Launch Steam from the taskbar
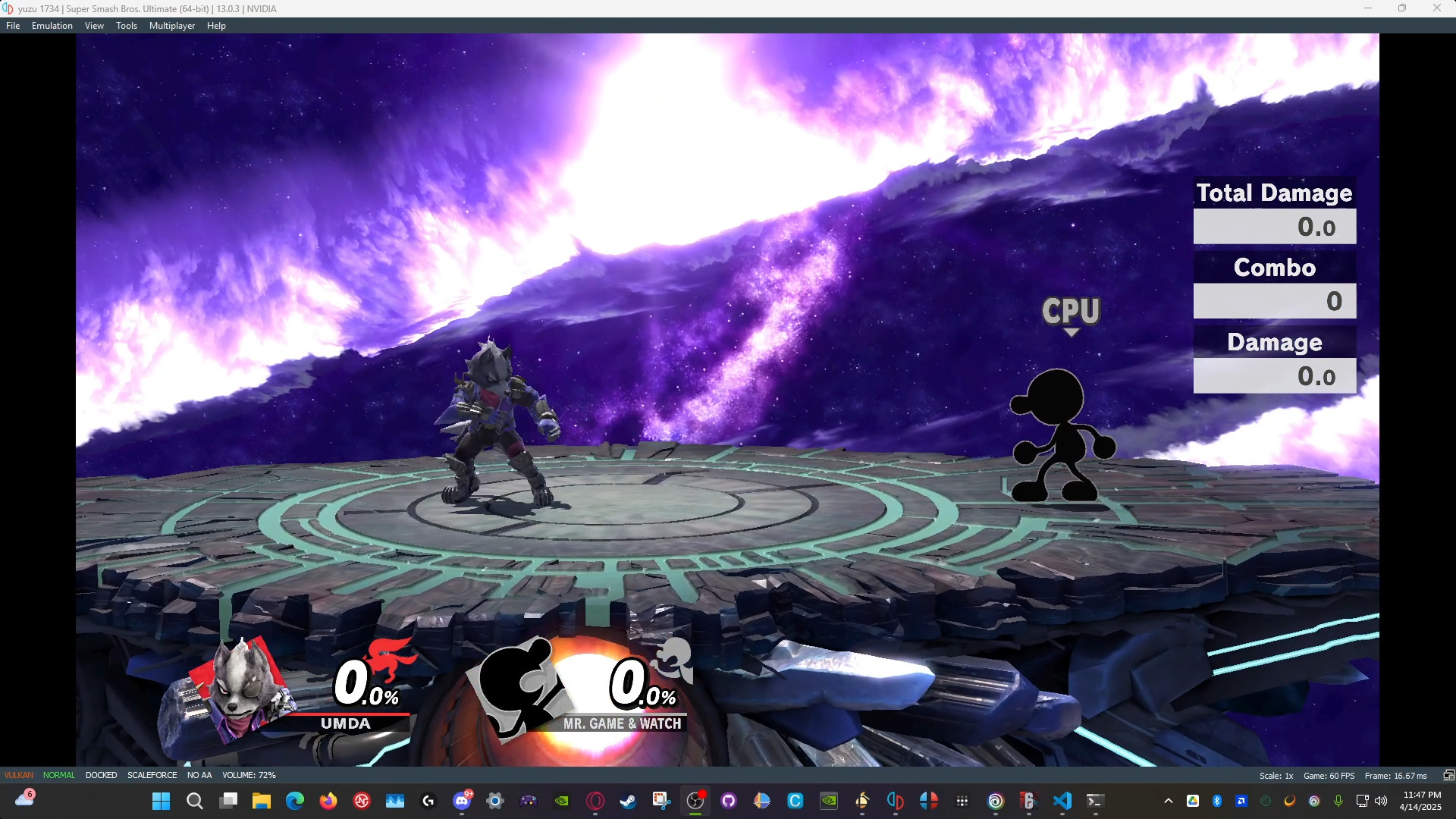The height and width of the screenshot is (819, 1456). 629,800
